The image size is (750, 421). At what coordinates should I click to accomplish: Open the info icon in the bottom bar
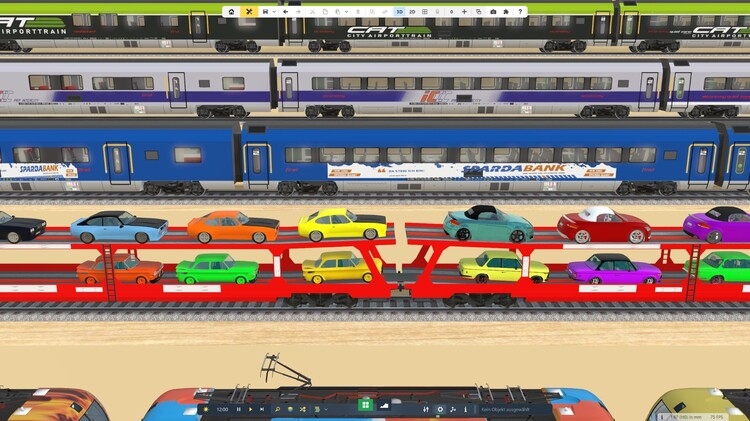click(x=465, y=409)
